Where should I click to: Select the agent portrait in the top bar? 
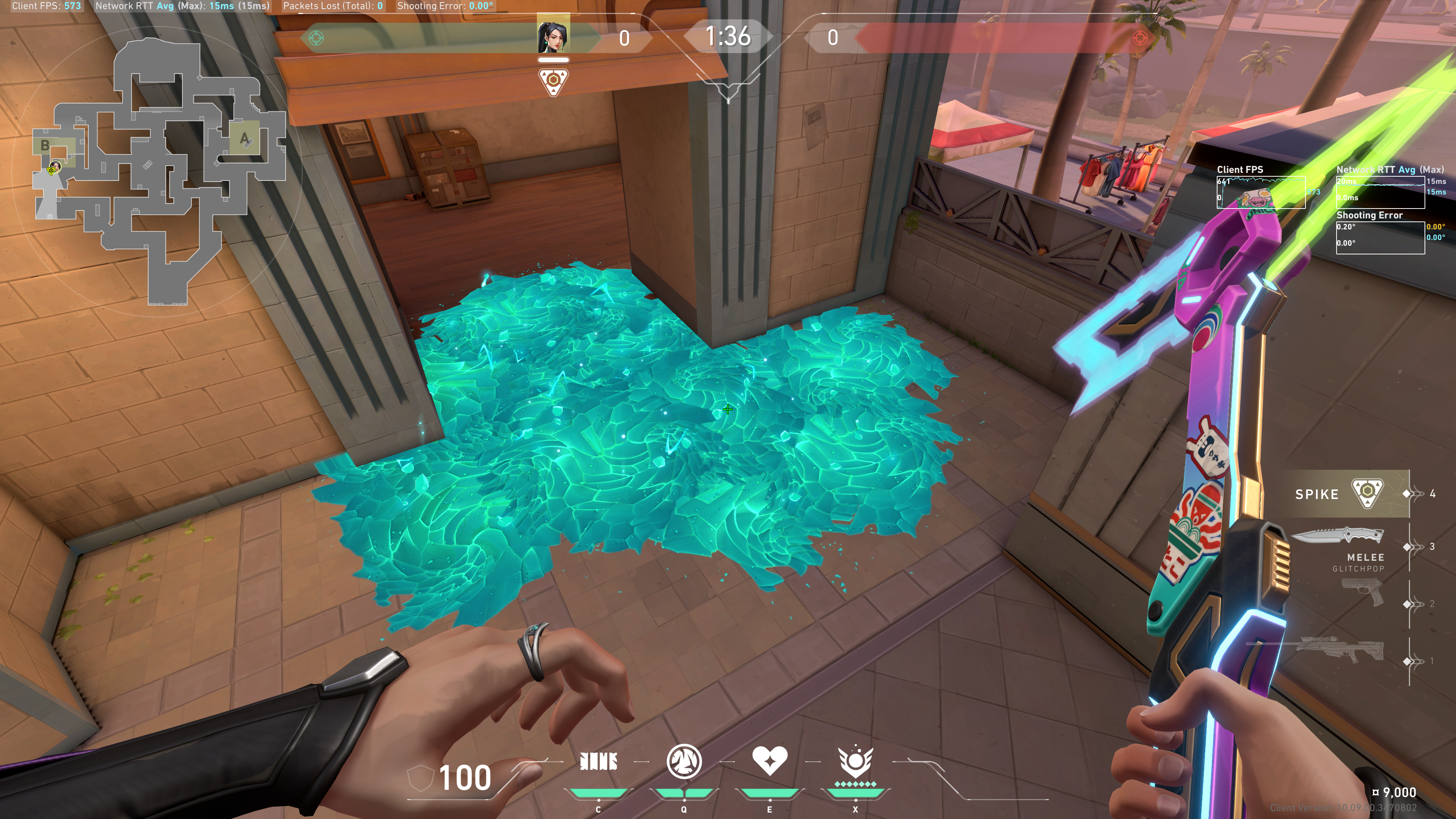553,35
